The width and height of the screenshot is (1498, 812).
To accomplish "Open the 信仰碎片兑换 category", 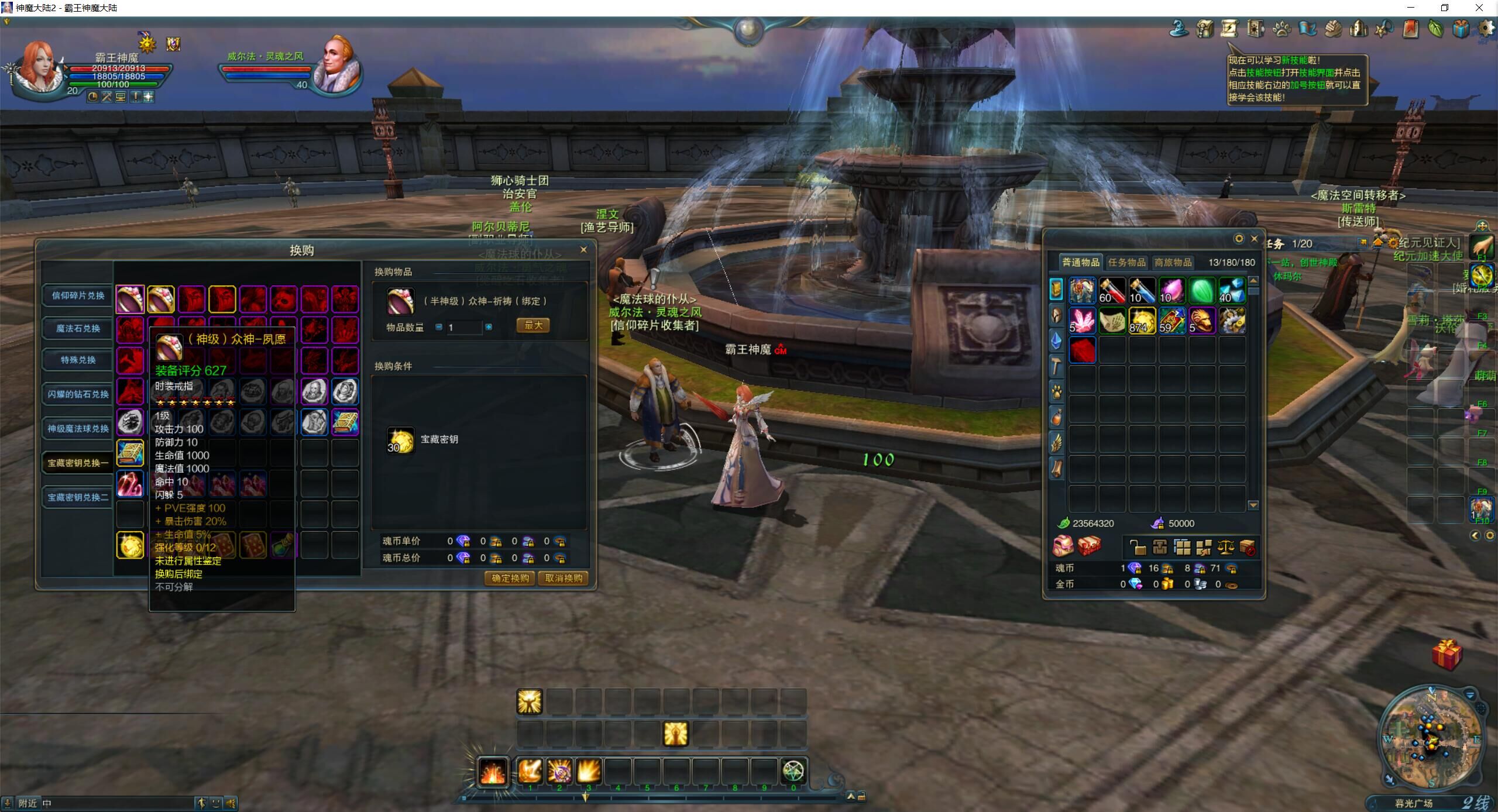I will [78, 295].
